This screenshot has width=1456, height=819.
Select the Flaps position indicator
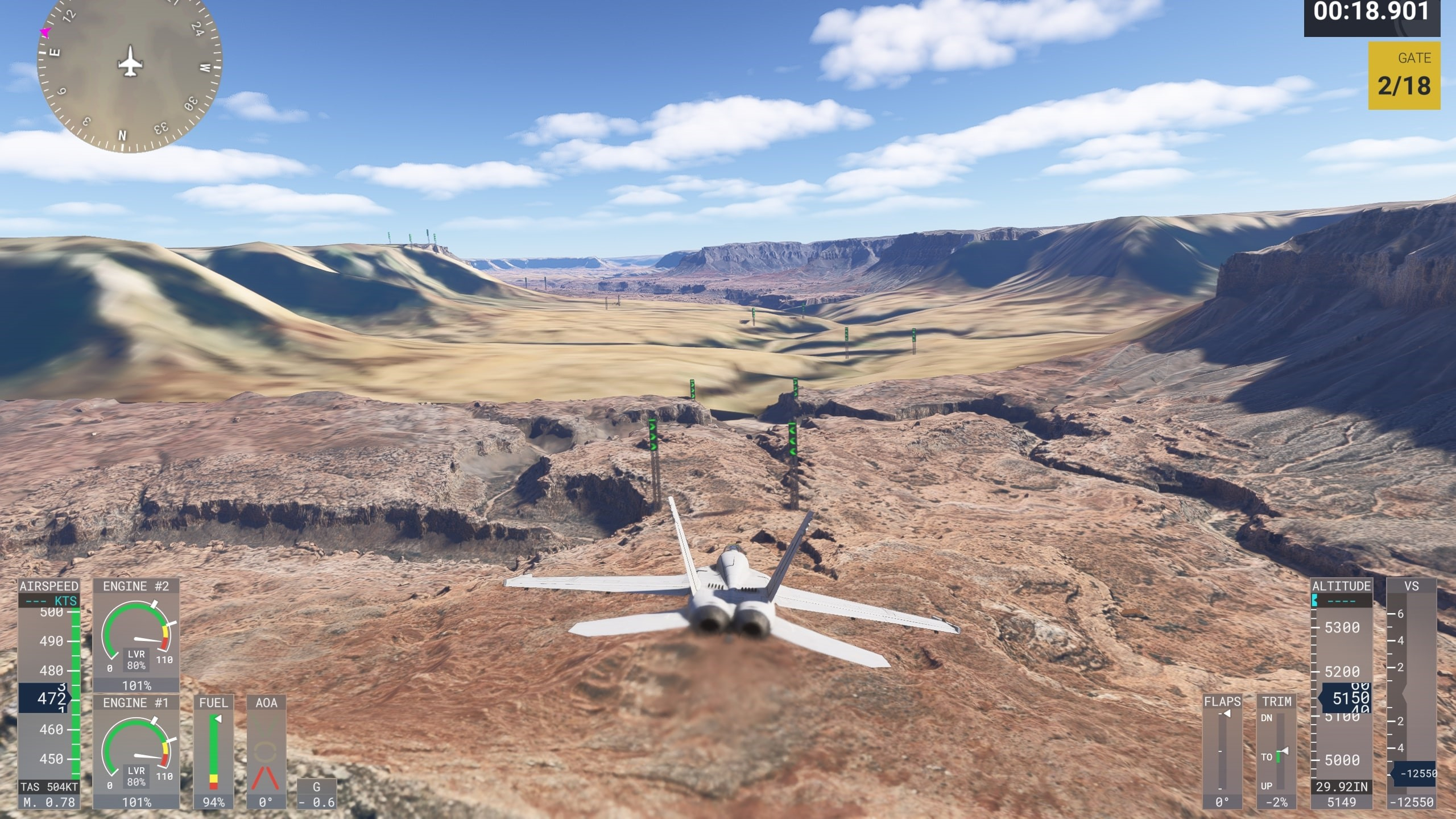point(1222,751)
